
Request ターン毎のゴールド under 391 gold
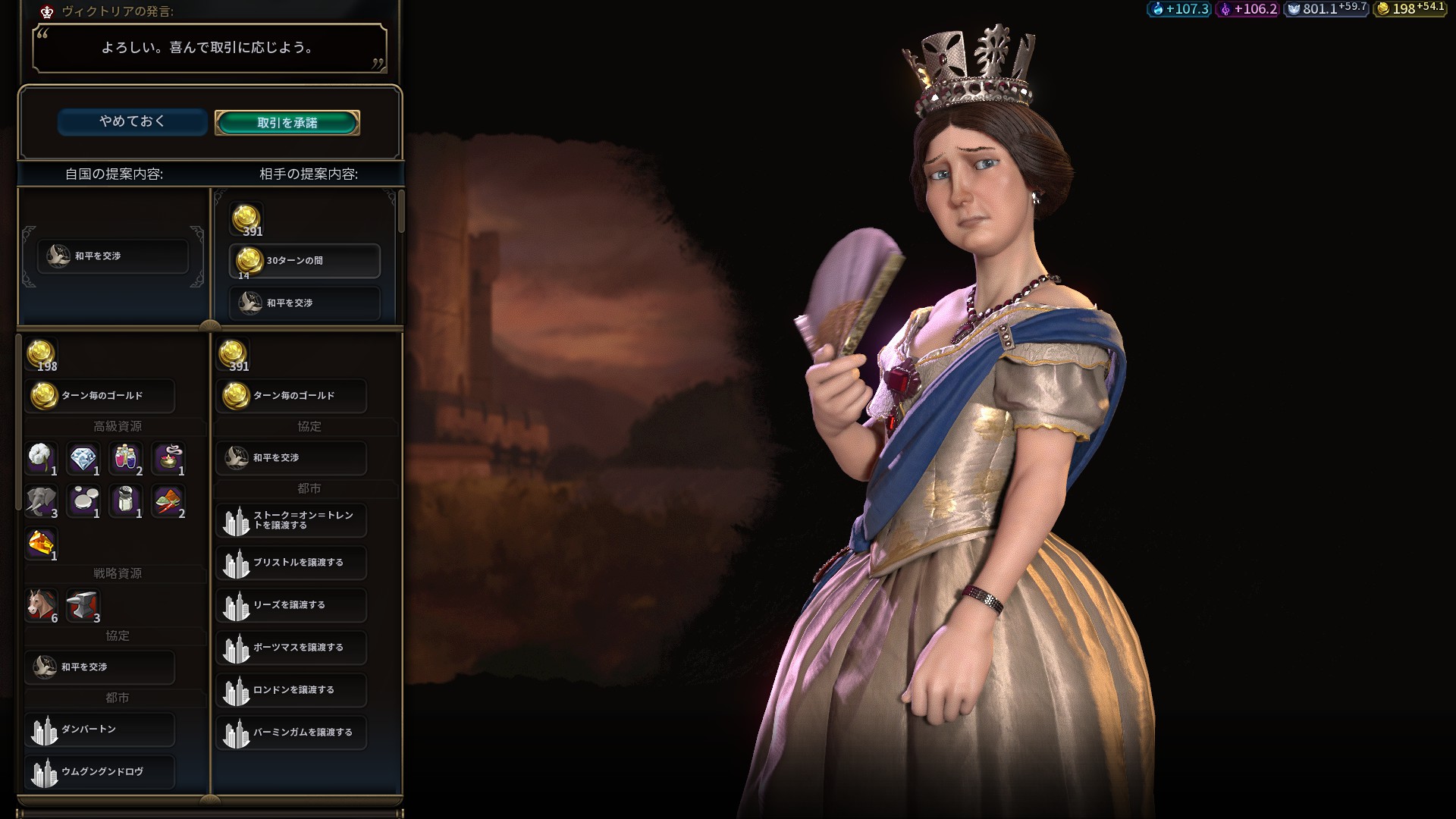tap(291, 396)
